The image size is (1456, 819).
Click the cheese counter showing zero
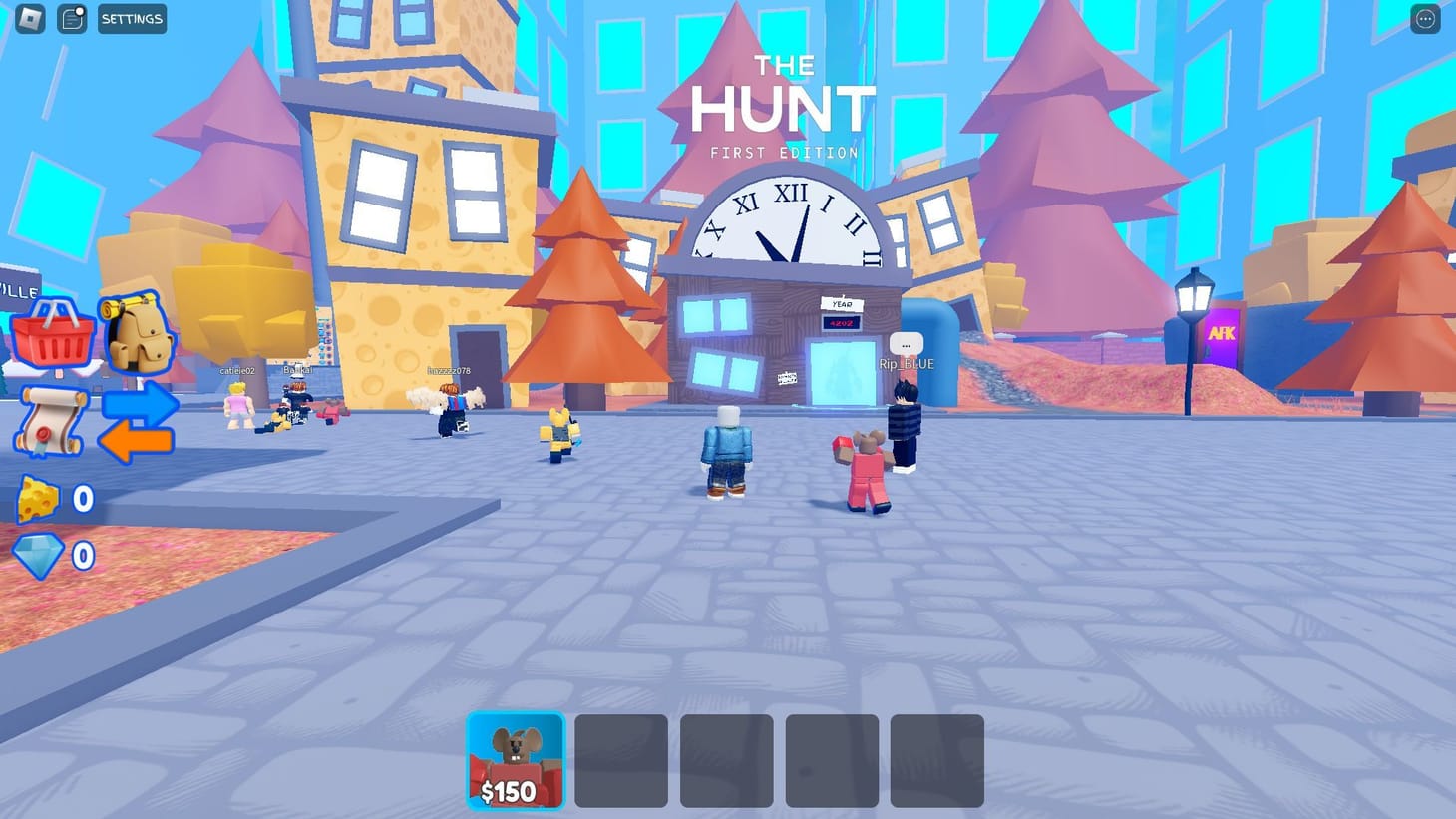point(83,498)
